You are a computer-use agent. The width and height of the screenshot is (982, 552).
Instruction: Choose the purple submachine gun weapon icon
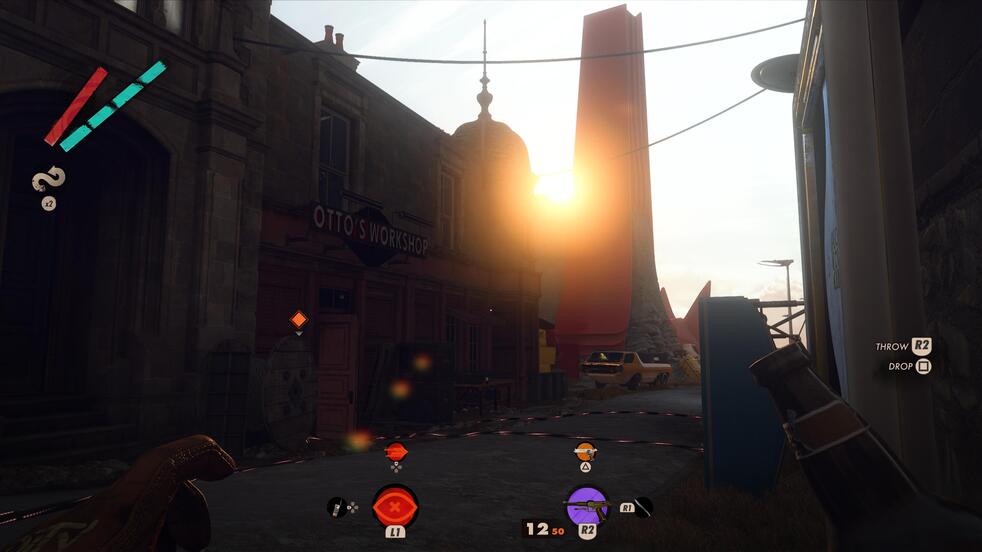(x=586, y=505)
